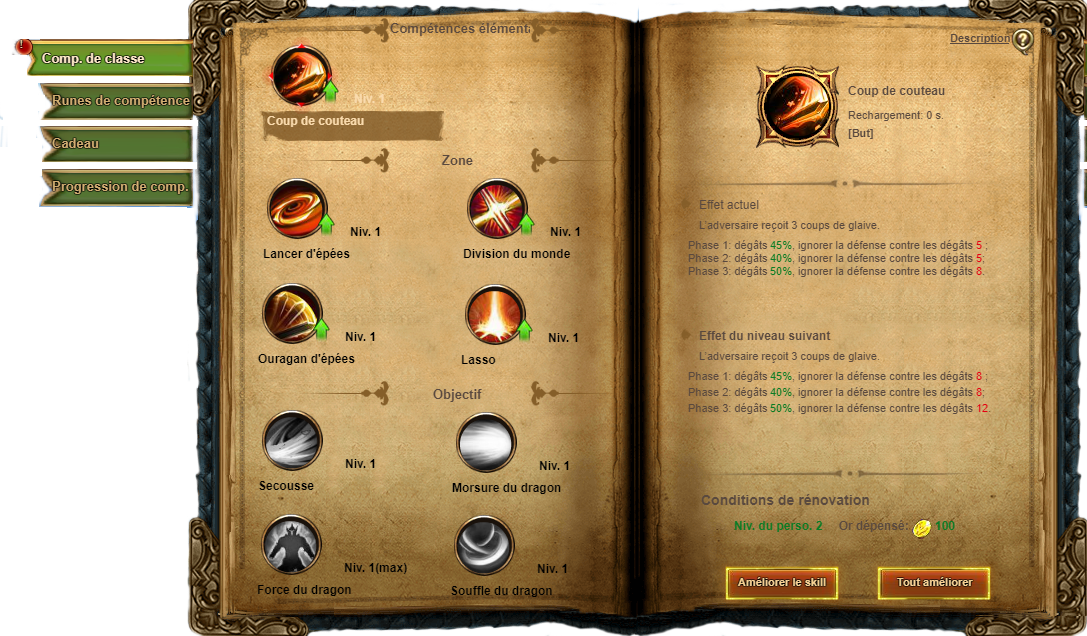Open the Runes de compétence tab
This screenshot has width=1087, height=636.
click(118, 101)
